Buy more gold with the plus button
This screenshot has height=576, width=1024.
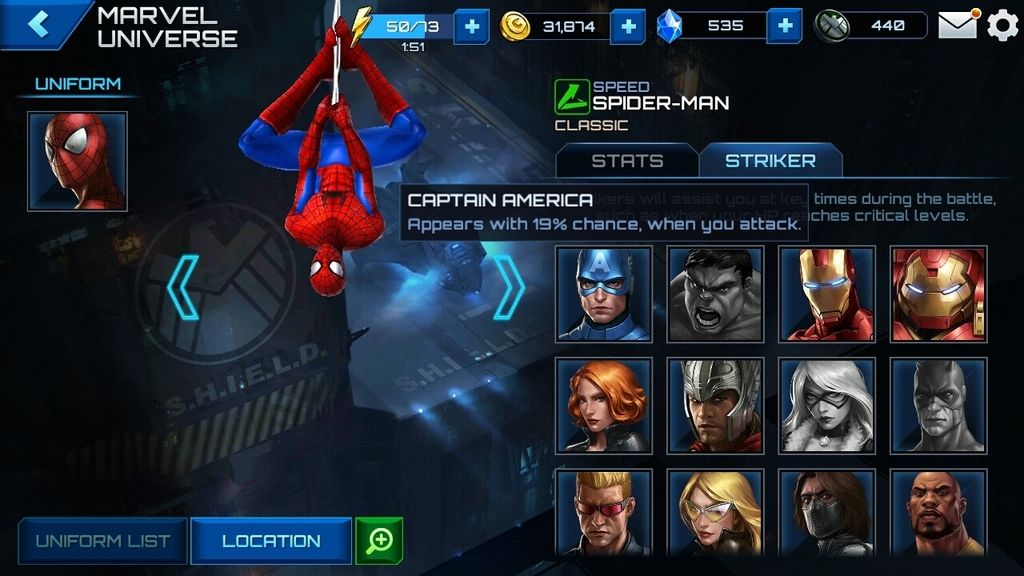[x=627, y=26]
